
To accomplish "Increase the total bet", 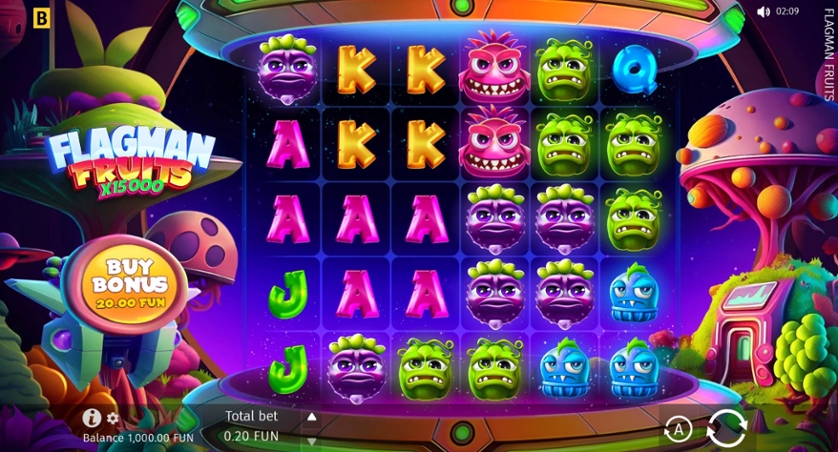I will pyautogui.click(x=311, y=417).
